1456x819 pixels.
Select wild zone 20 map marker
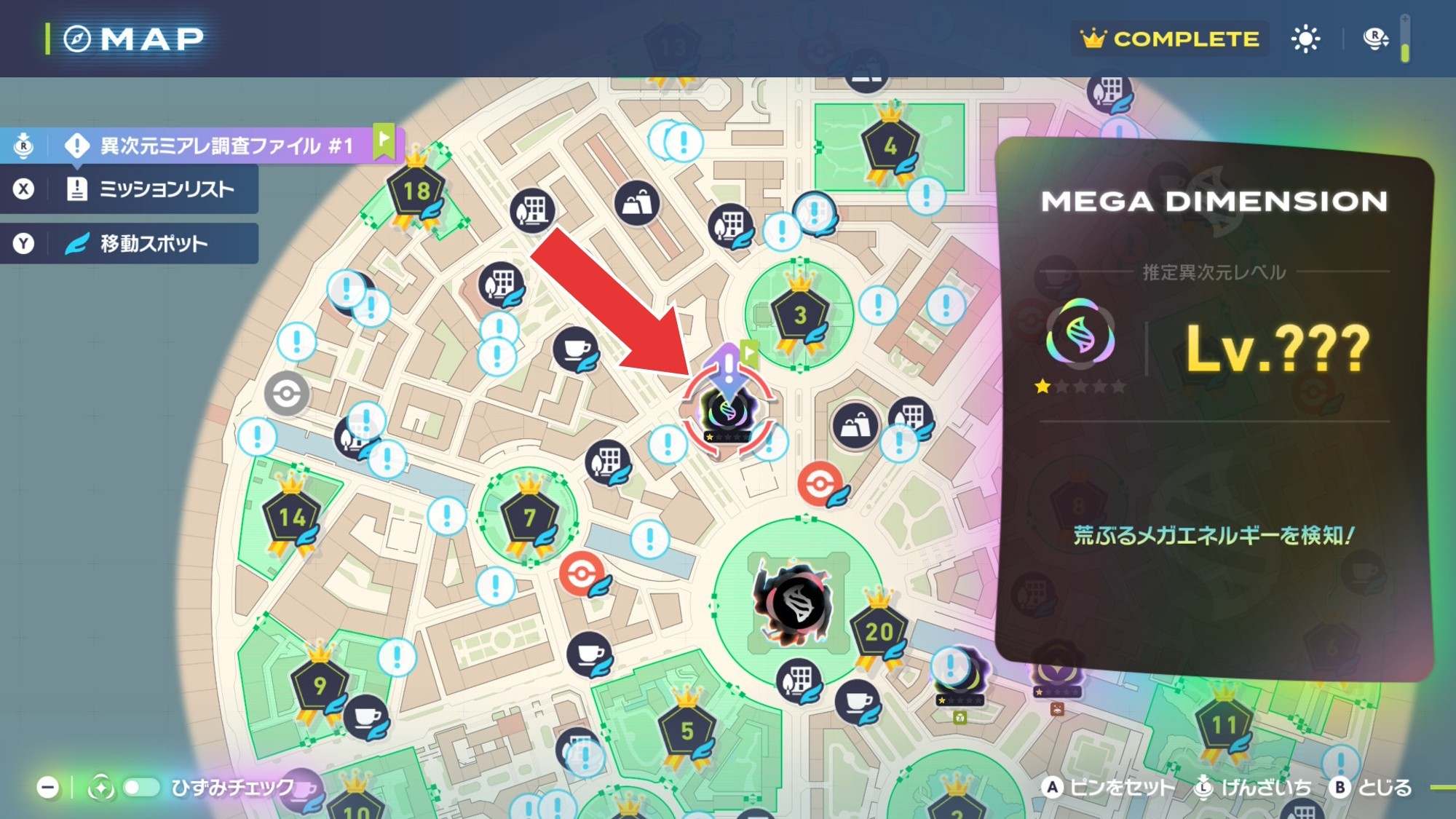coord(879,631)
